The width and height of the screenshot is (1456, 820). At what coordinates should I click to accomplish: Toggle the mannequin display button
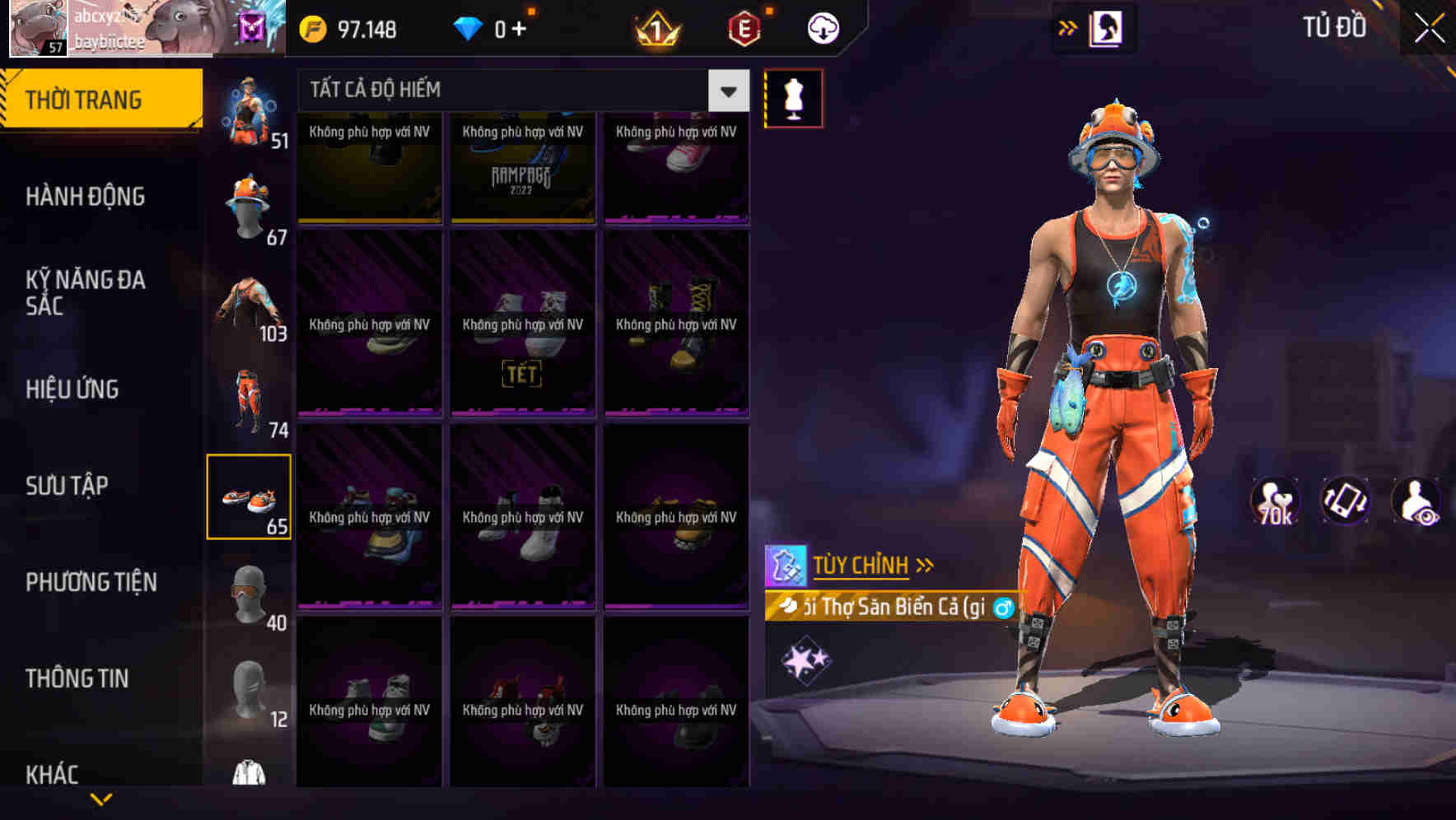[x=794, y=97]
